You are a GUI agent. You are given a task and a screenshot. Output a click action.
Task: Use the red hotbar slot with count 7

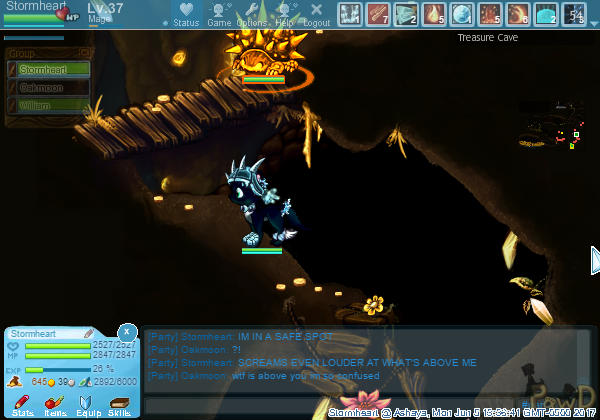coord(378,14)
